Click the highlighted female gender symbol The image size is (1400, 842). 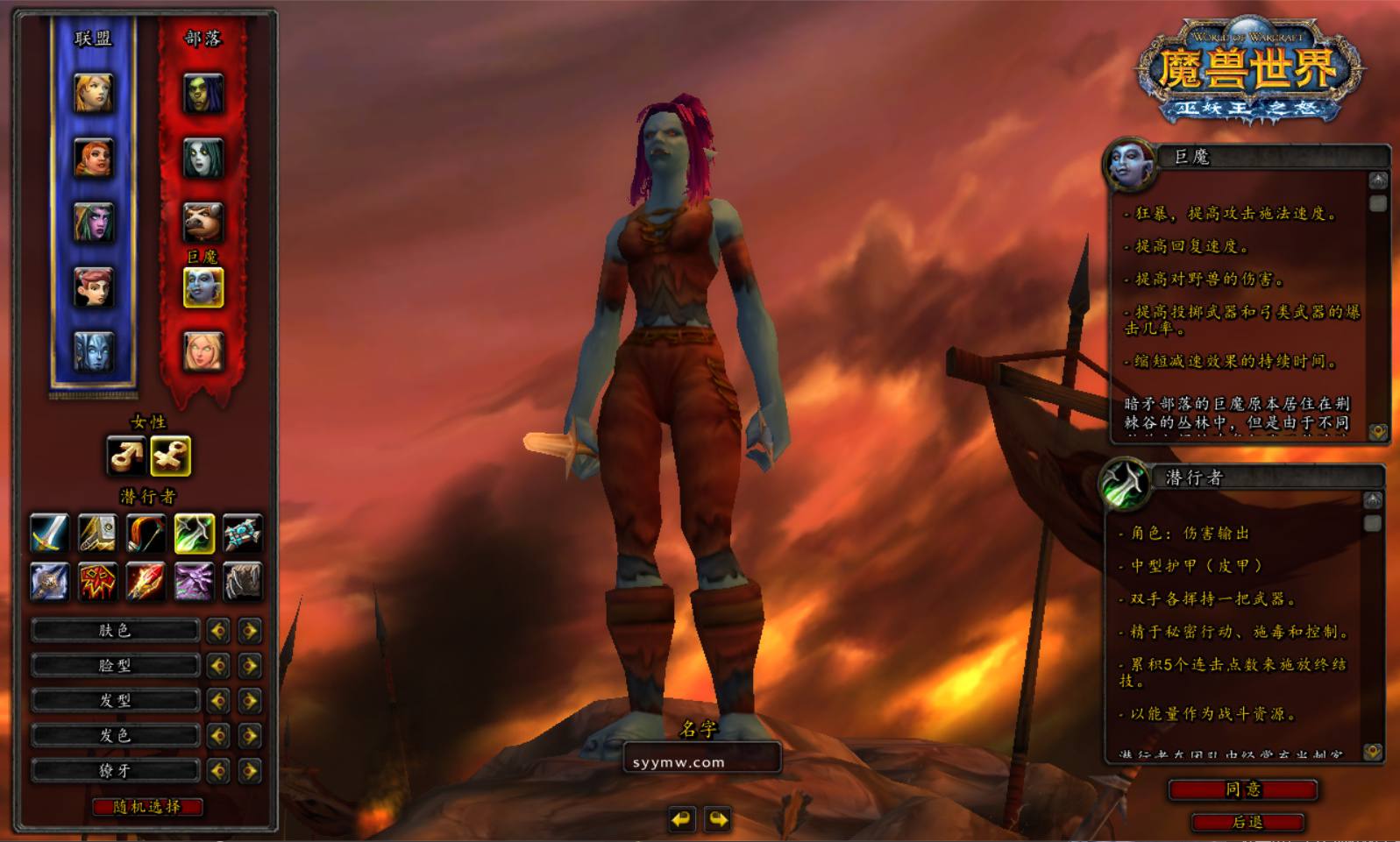pyautogui.click(x=172, y=453)
